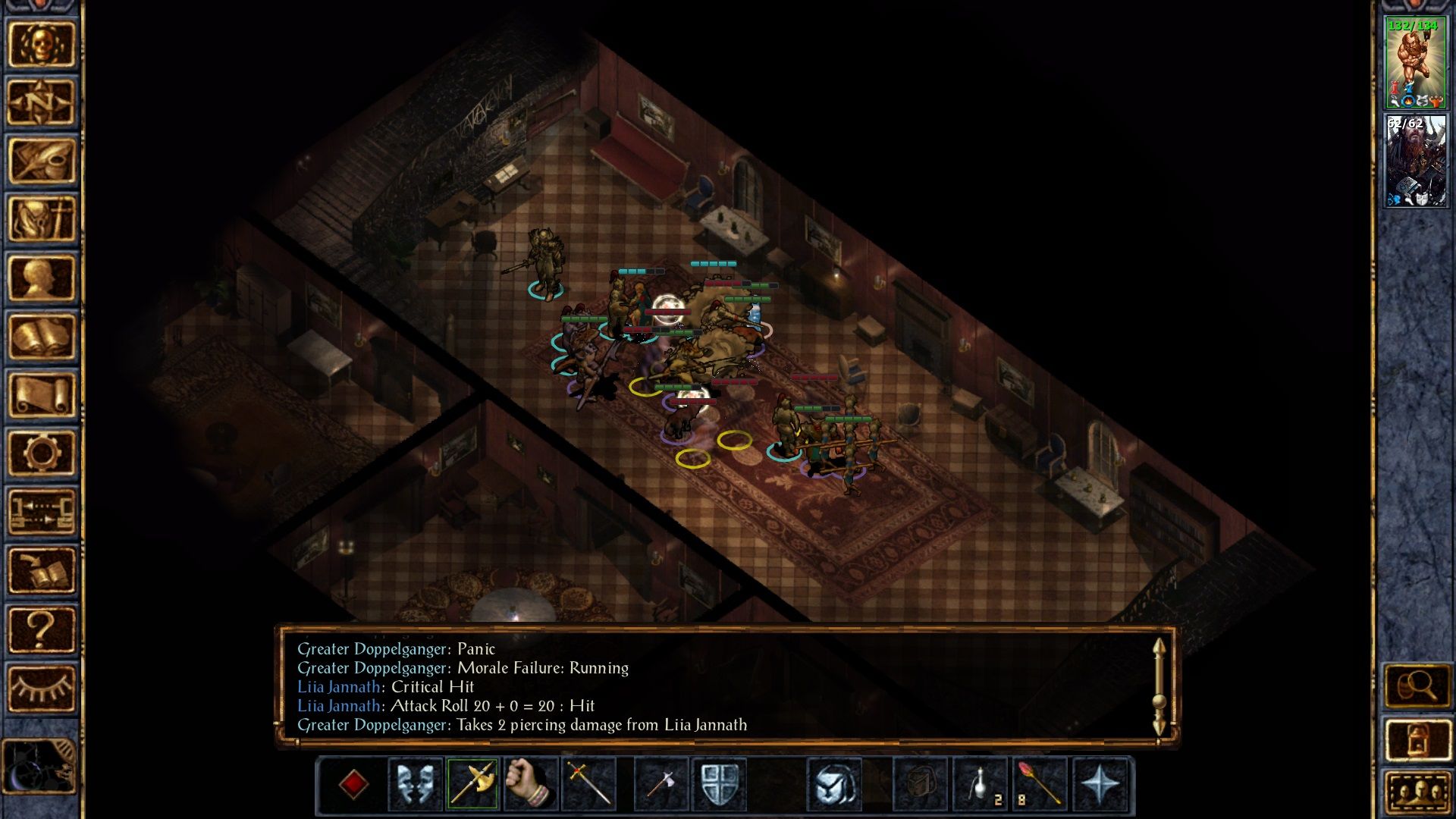Click the skull button in the sidebar
This screenshot has width=1456, height=819.
click(41, 44)
